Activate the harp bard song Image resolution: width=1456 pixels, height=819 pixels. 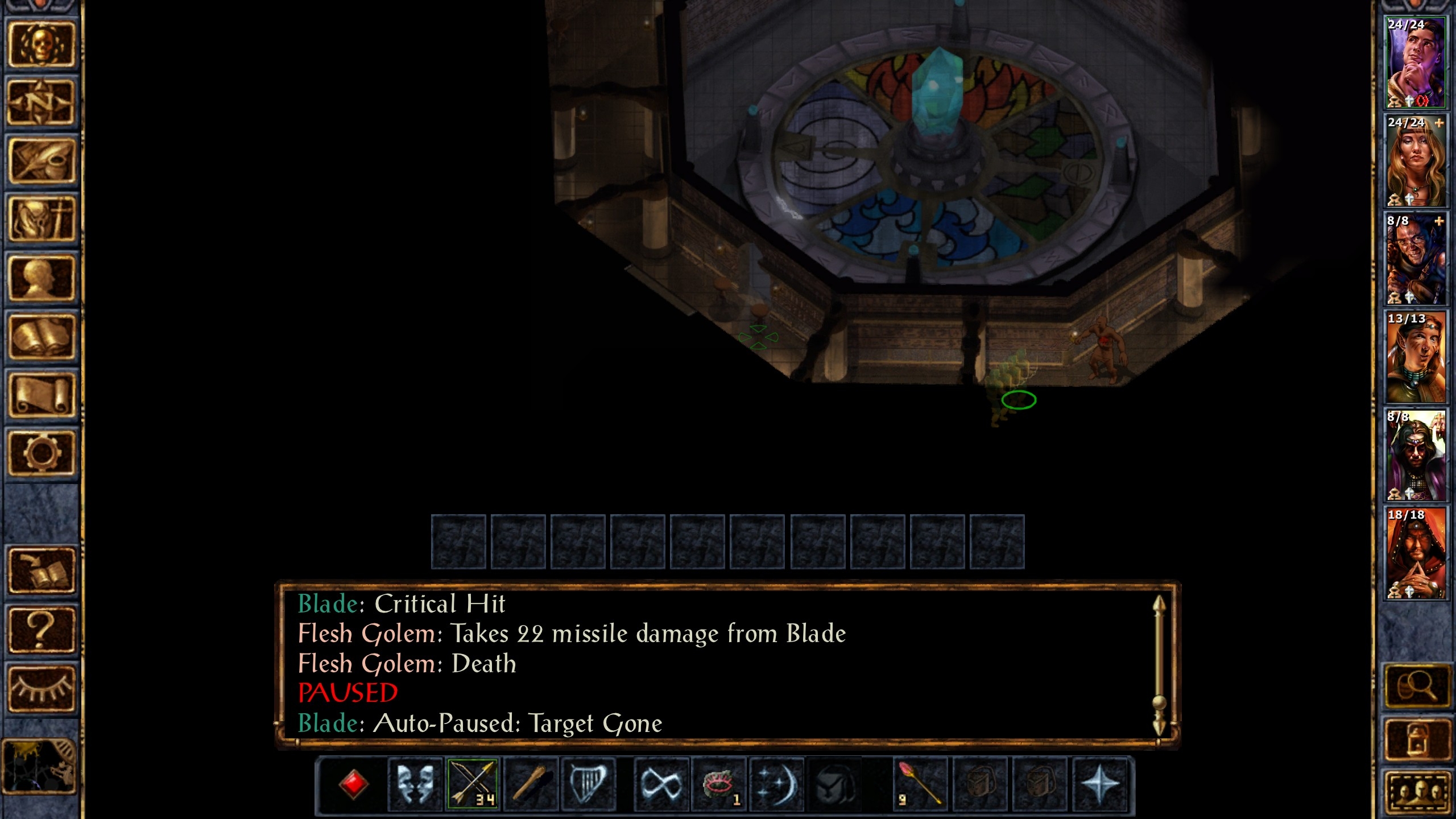click(x=588, y=784)
